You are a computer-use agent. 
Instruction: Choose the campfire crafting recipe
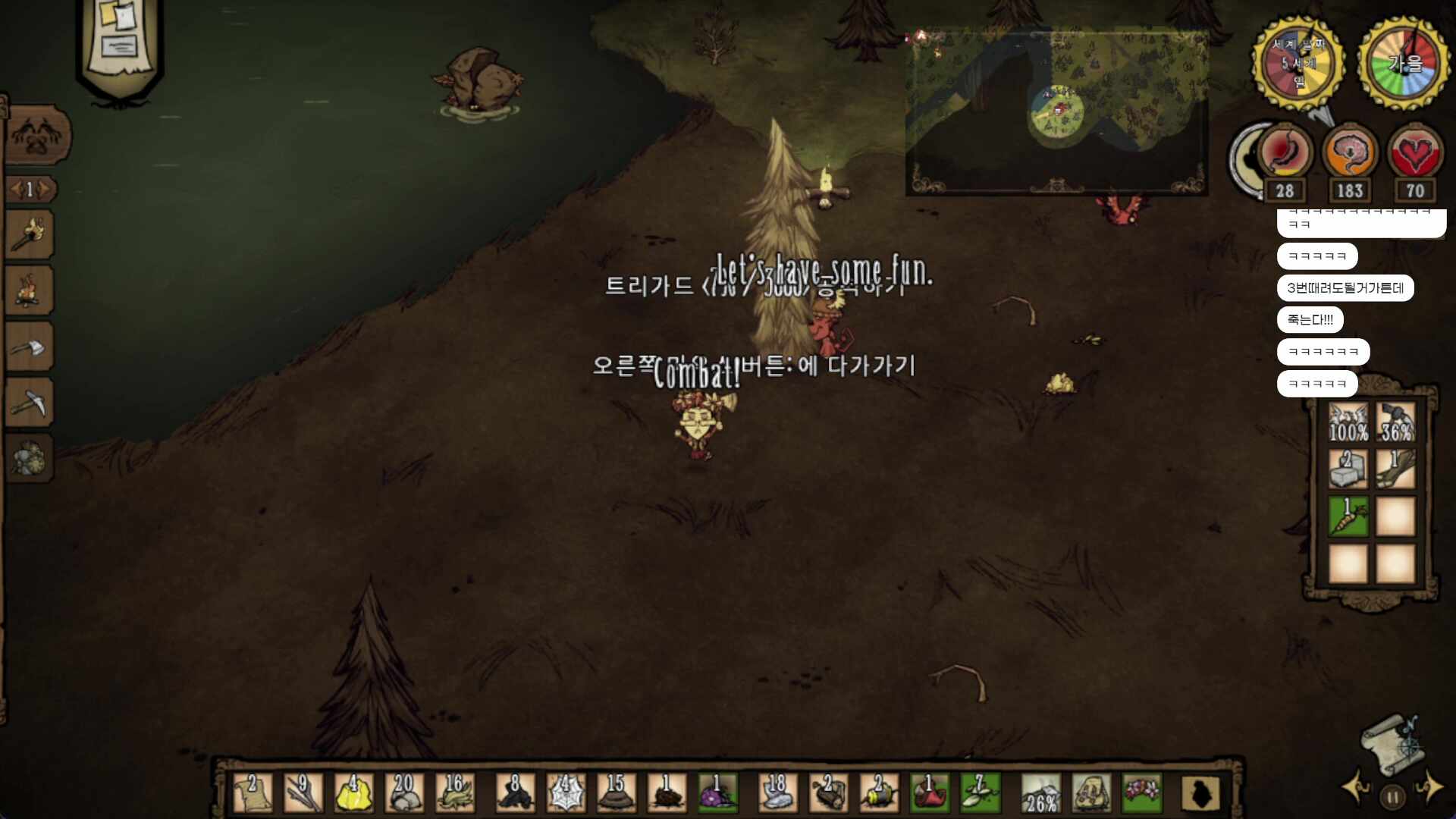(x=30, y=290)
